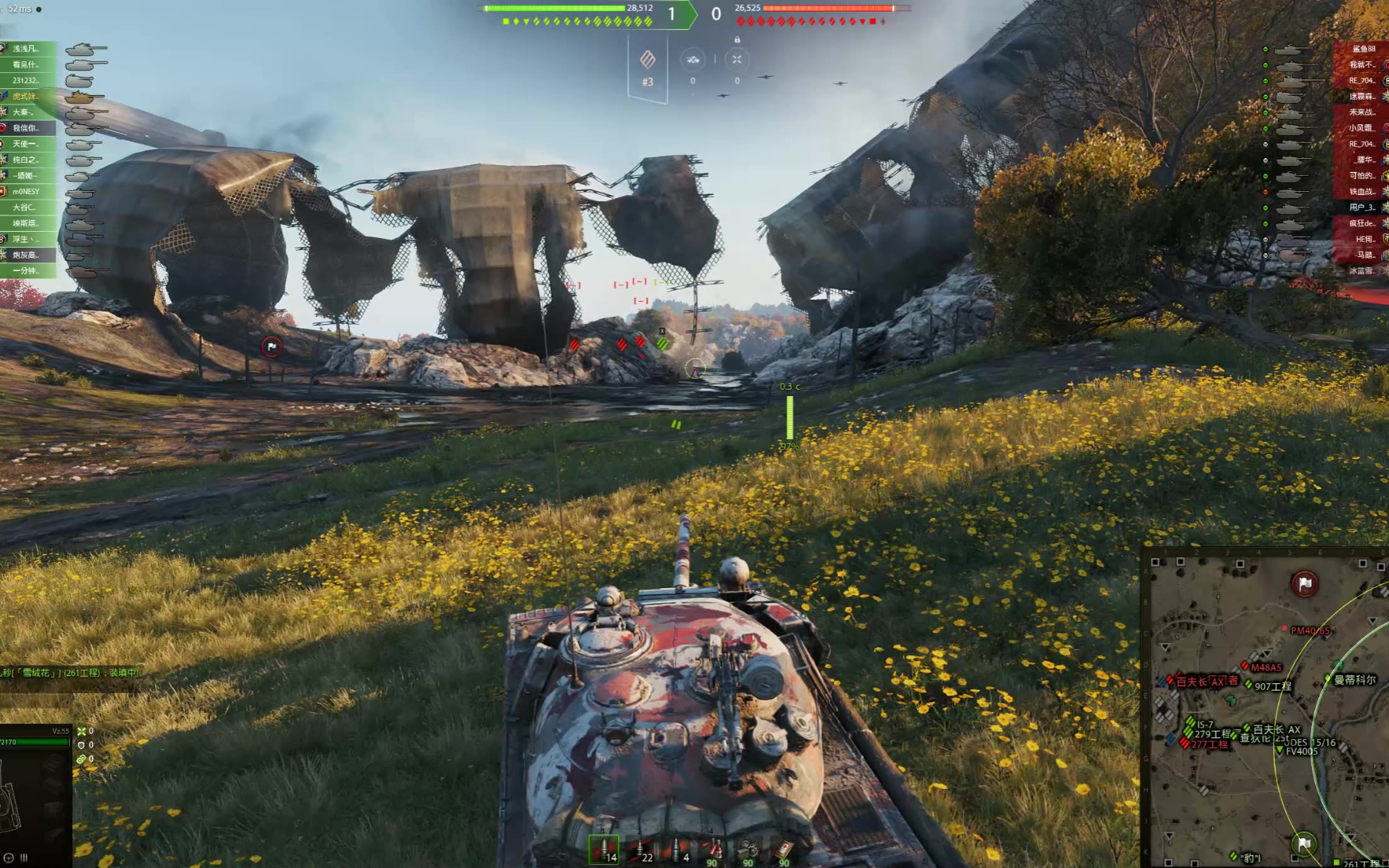The width and height of the screenshot is (1389, 868).
Task: Click the red M48A5 enemy marker on minimap
Action: point(1265,667)
